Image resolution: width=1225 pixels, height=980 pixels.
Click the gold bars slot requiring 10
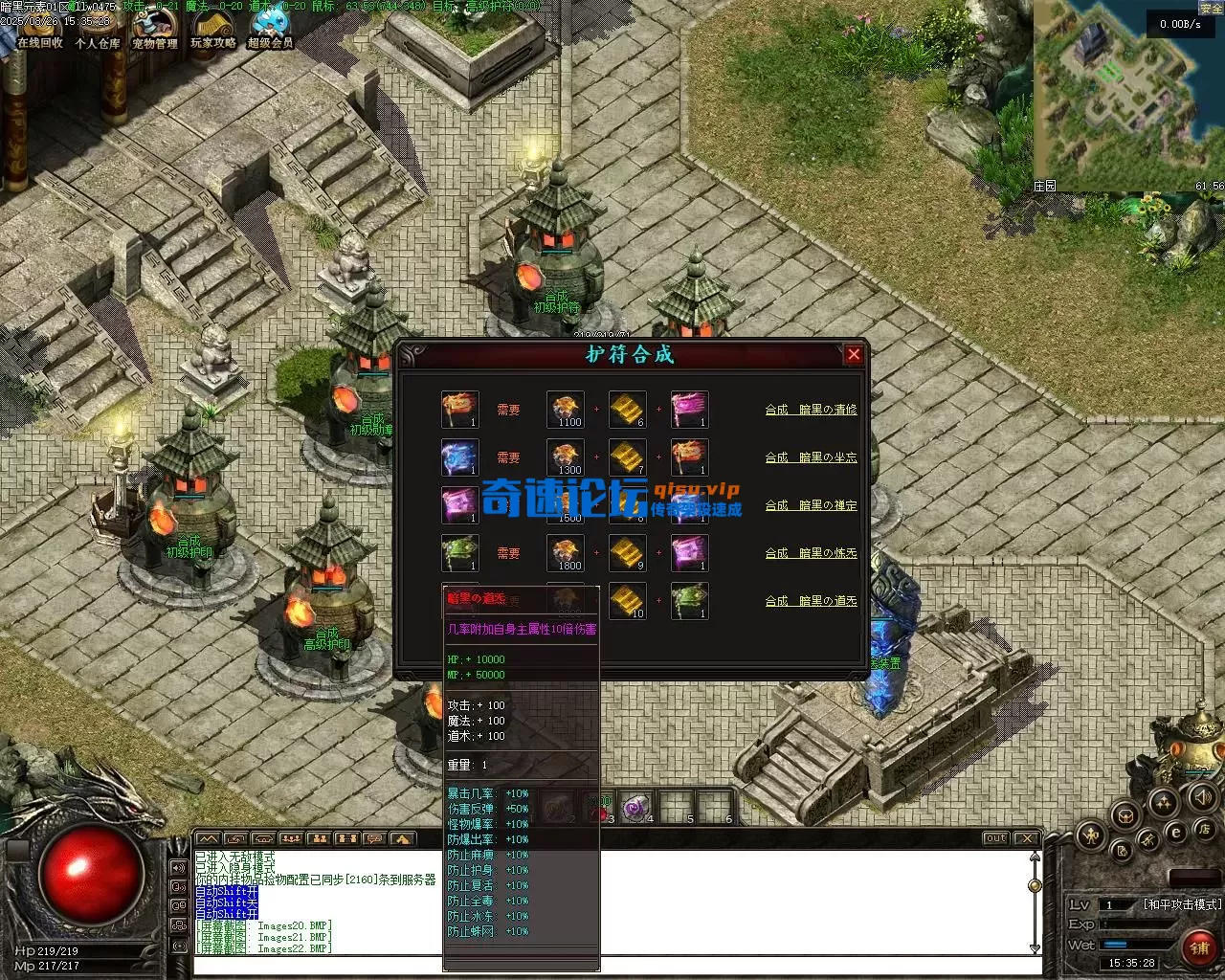627,601
